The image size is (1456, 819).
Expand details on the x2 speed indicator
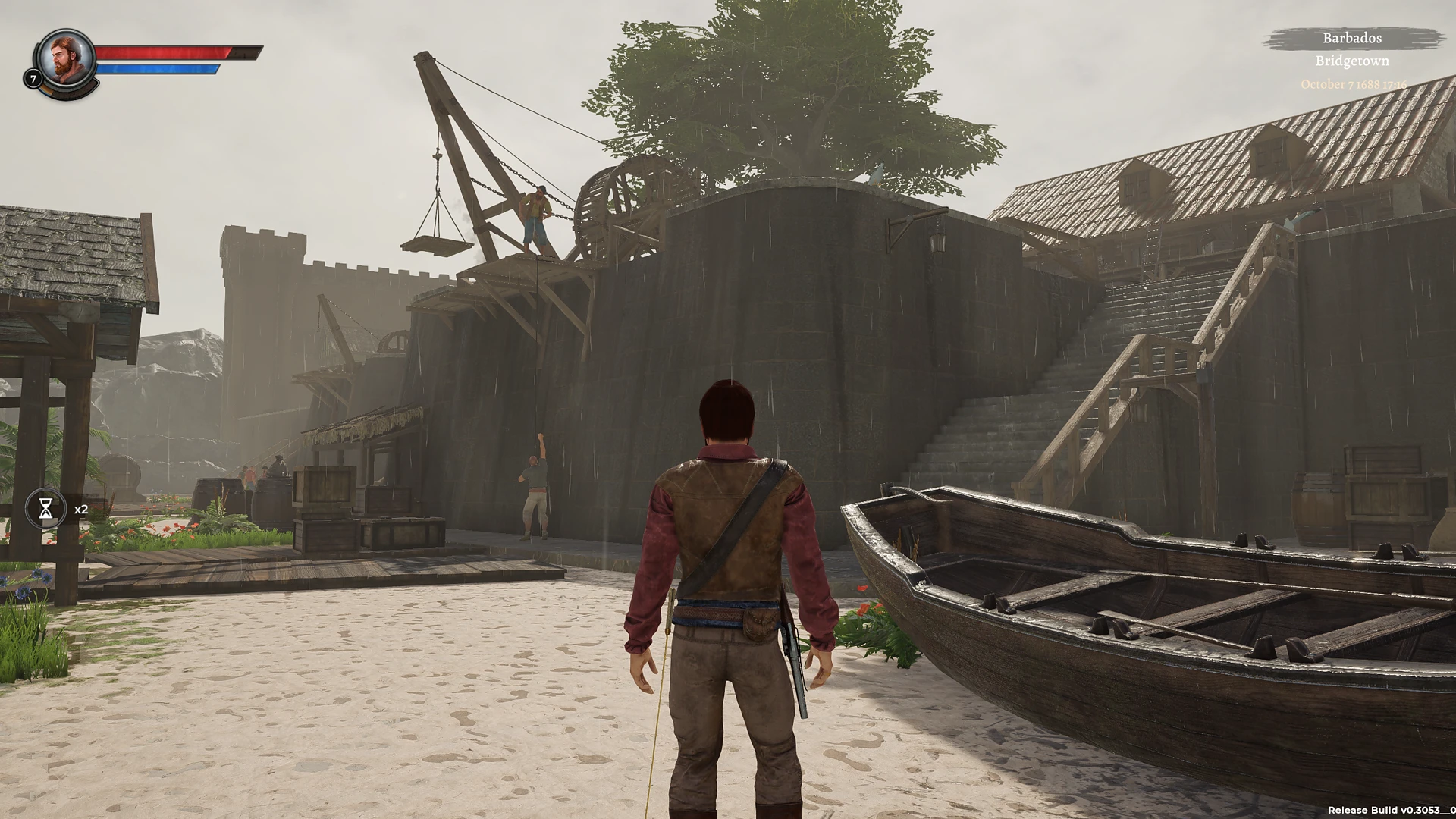point(80,510)
